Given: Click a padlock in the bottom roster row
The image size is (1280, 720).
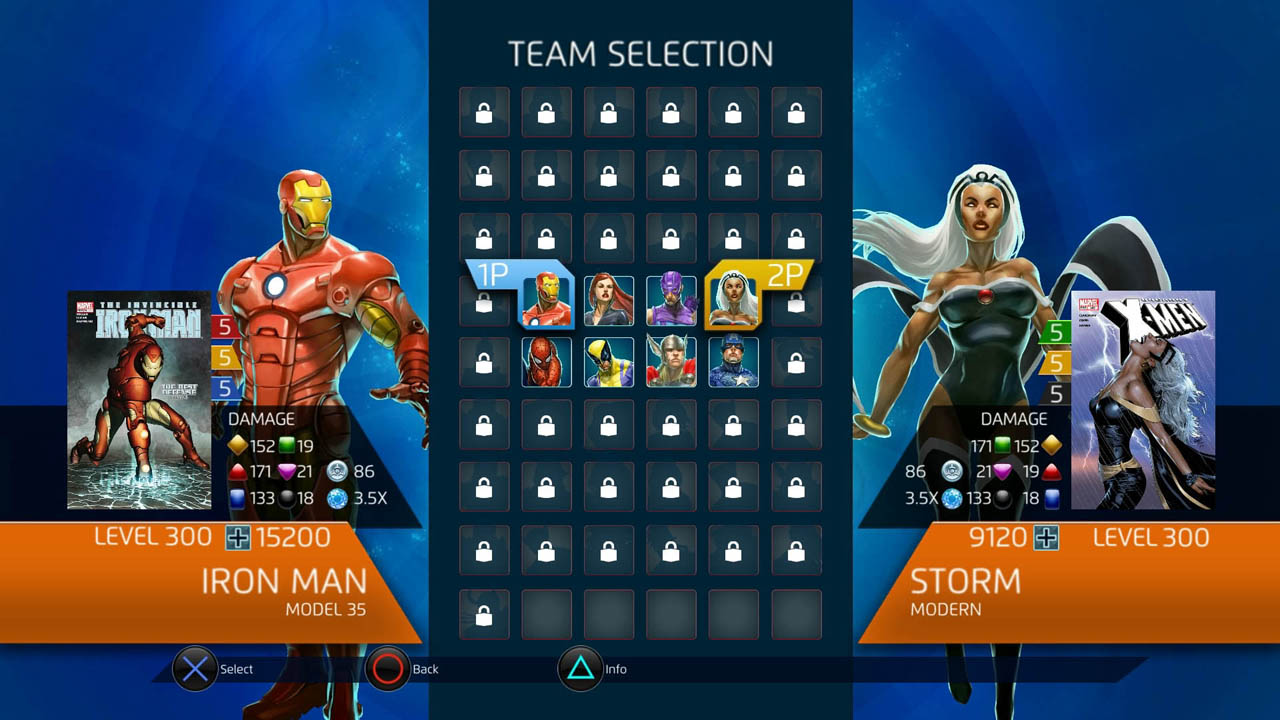Looking at the screenshot, I should [484, 613].
